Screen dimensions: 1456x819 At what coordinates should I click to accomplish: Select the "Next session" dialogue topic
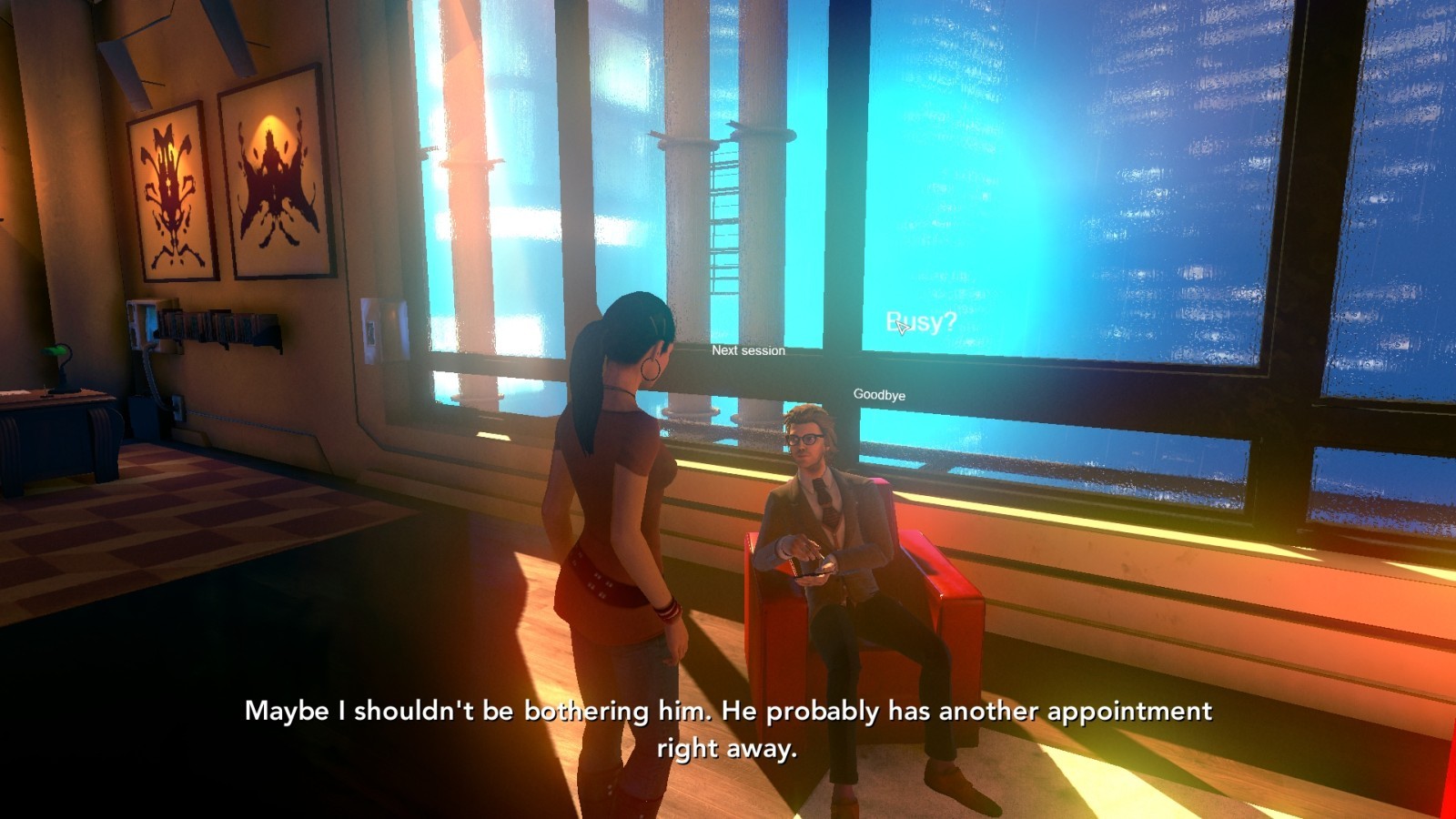[748, 350]
